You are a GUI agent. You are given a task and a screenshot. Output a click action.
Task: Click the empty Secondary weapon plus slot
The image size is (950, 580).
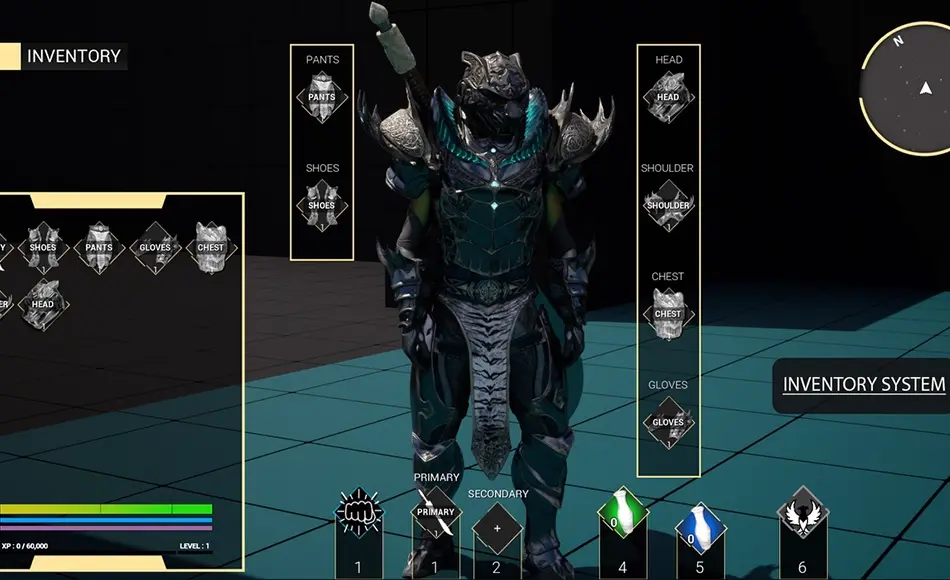click(497, 527)
